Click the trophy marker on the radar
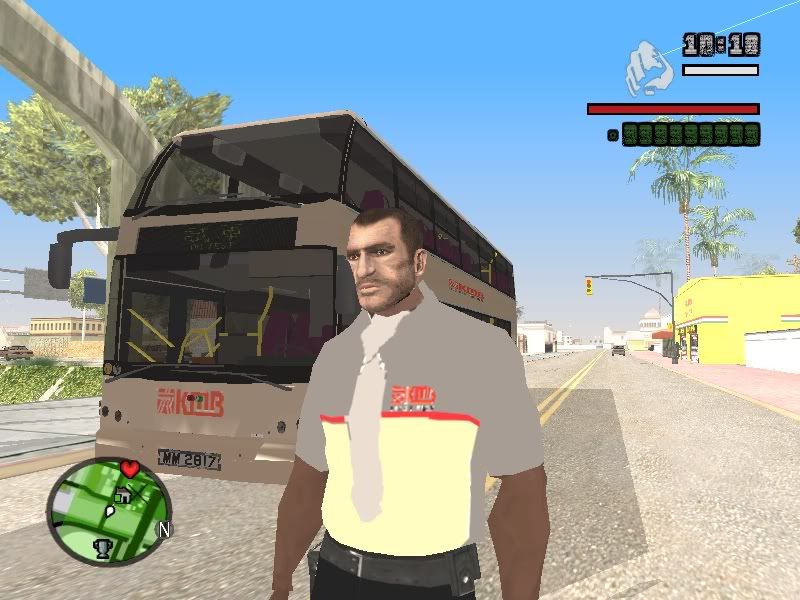The height and width of the screenshot is (600, 800). pos(102,547)
